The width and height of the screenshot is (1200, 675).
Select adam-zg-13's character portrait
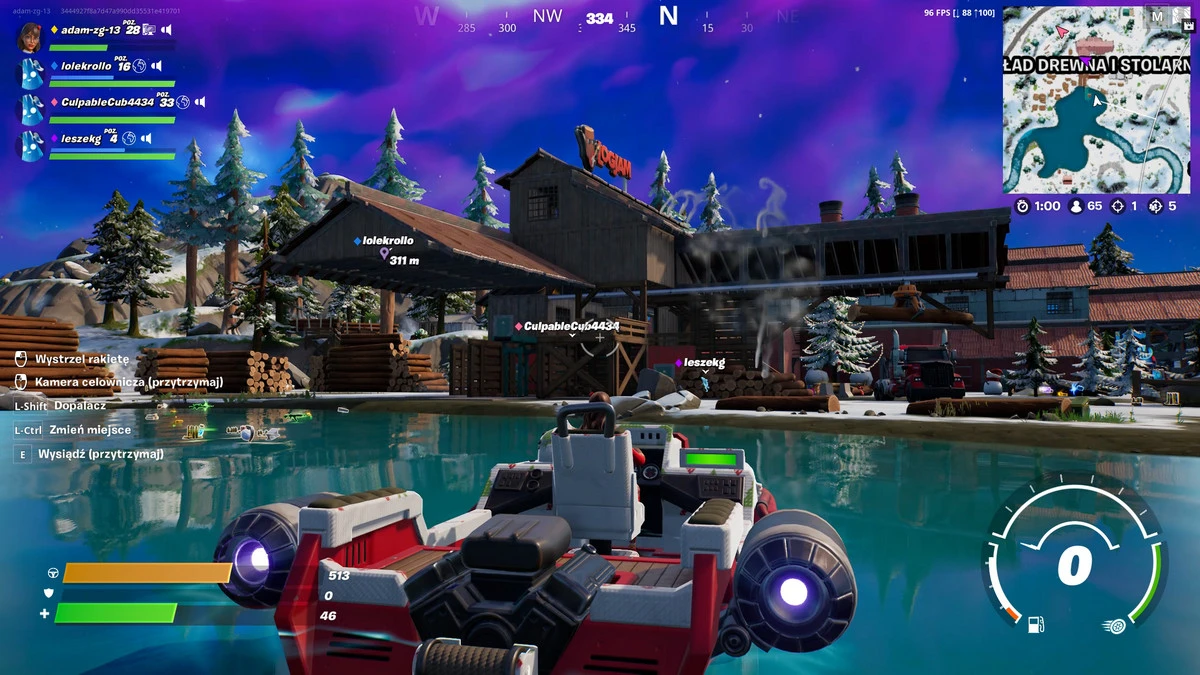point(30,36)
